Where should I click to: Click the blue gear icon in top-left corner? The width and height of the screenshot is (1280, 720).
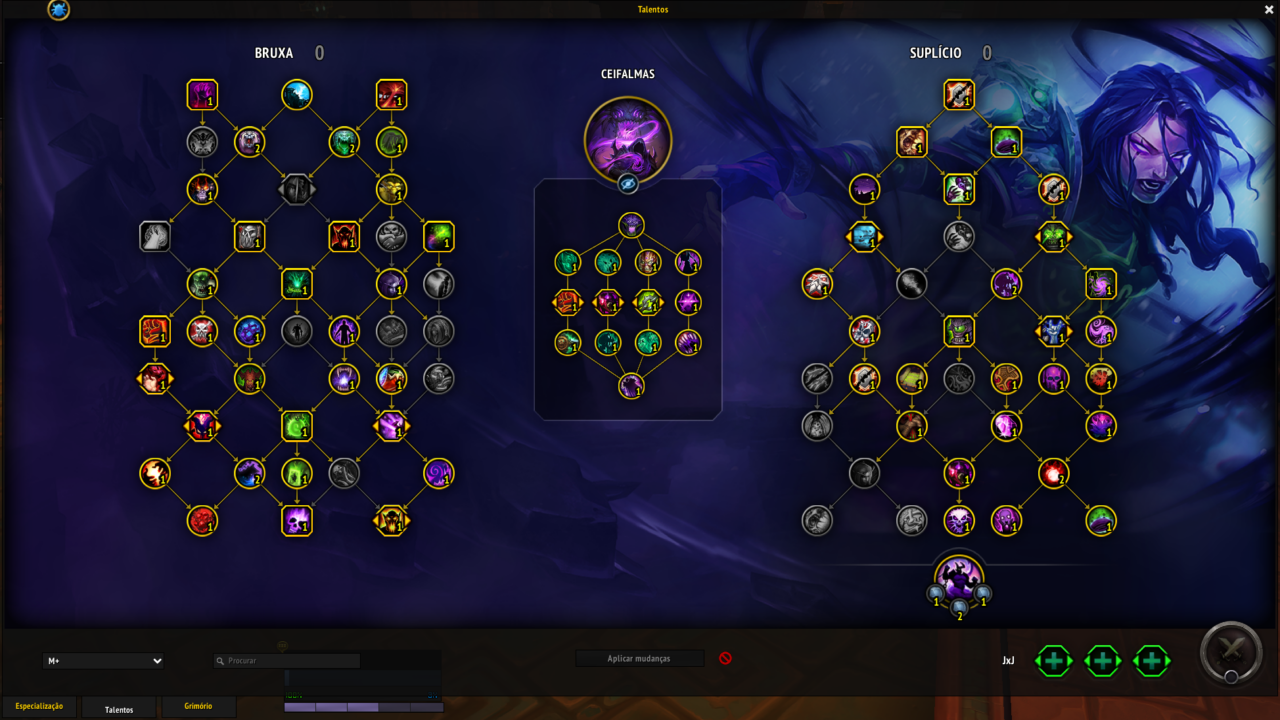pos(59,10)
